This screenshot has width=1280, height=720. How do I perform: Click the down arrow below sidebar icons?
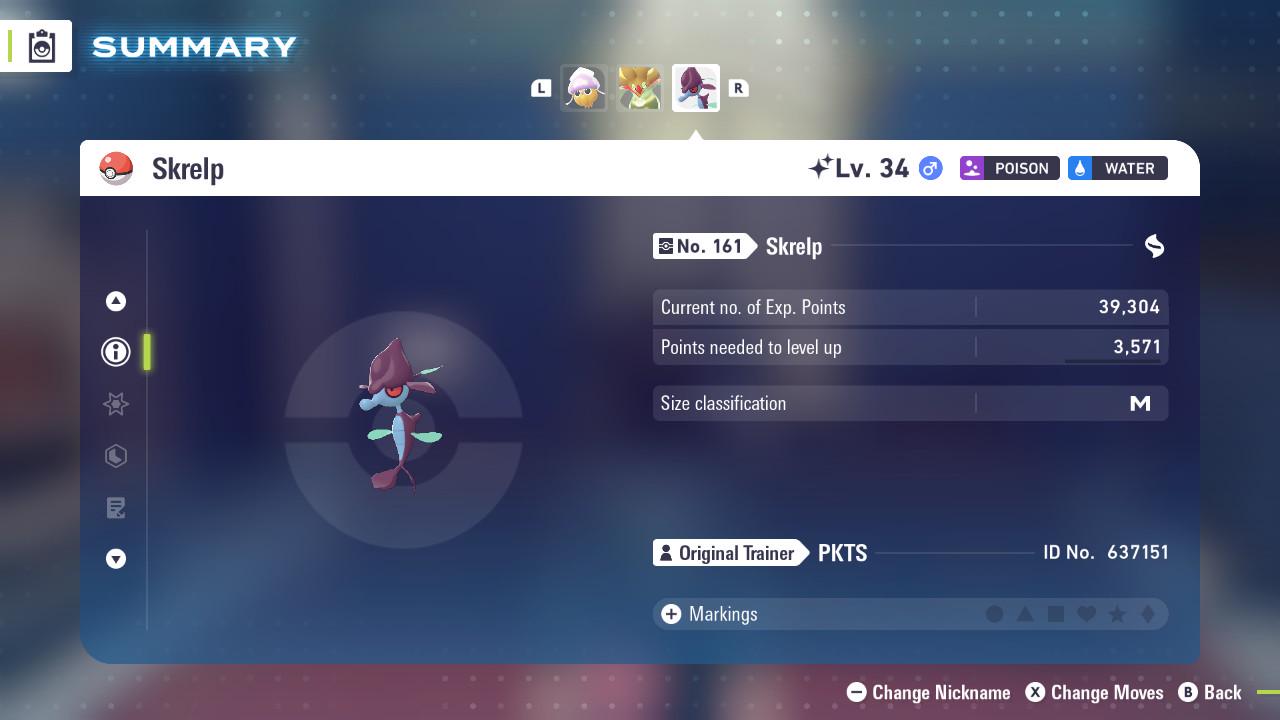115,559
